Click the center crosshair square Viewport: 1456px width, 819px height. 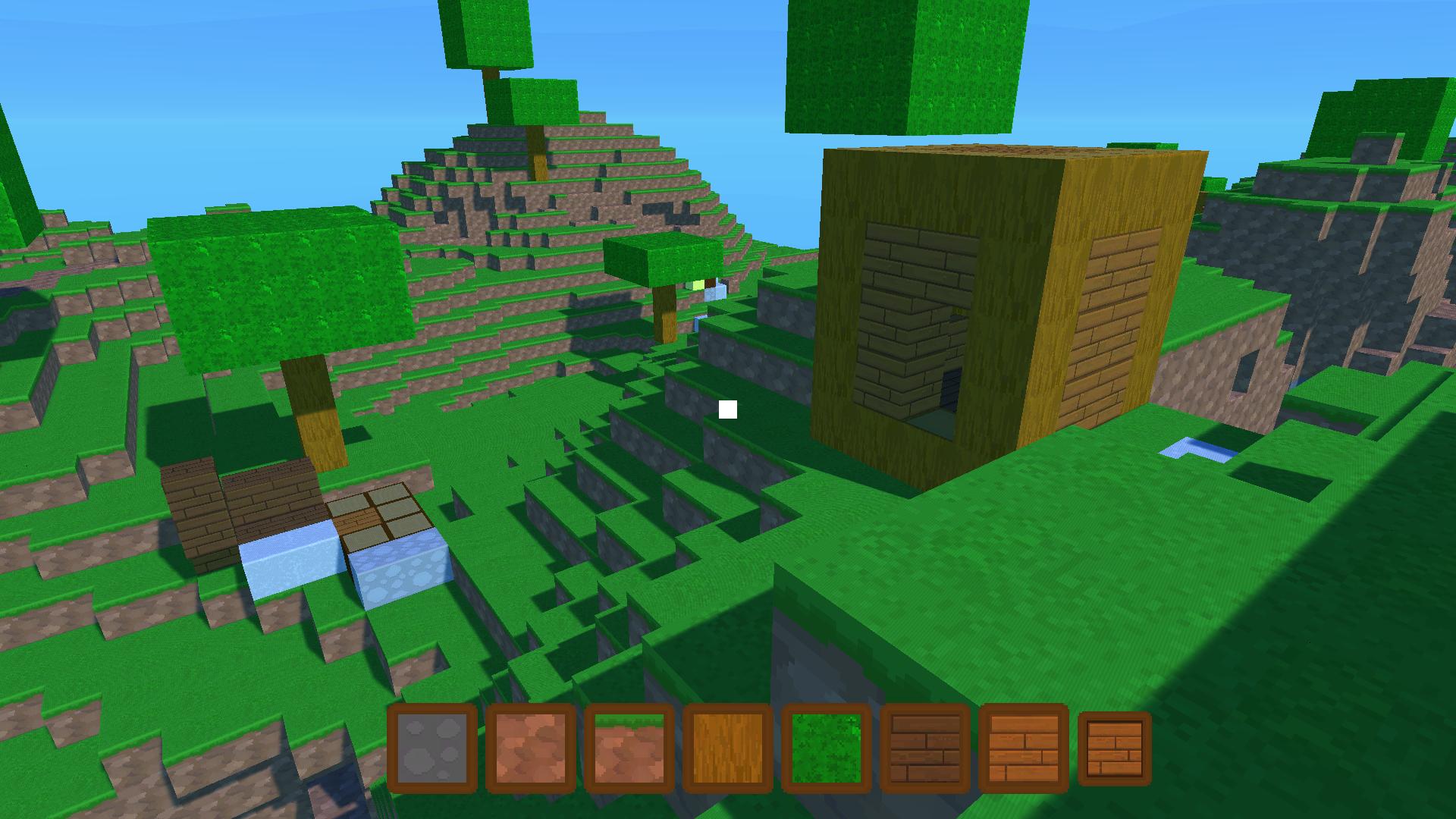click(x=727, y=409)
